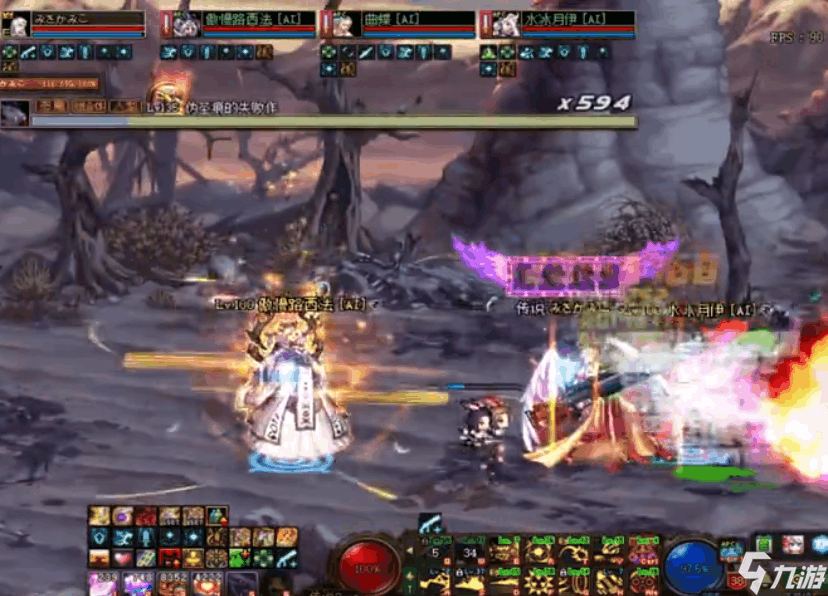Click the boss portrait beside its health bar
Viewport: 828px width, 596px height.
click(x=15, y=113)
